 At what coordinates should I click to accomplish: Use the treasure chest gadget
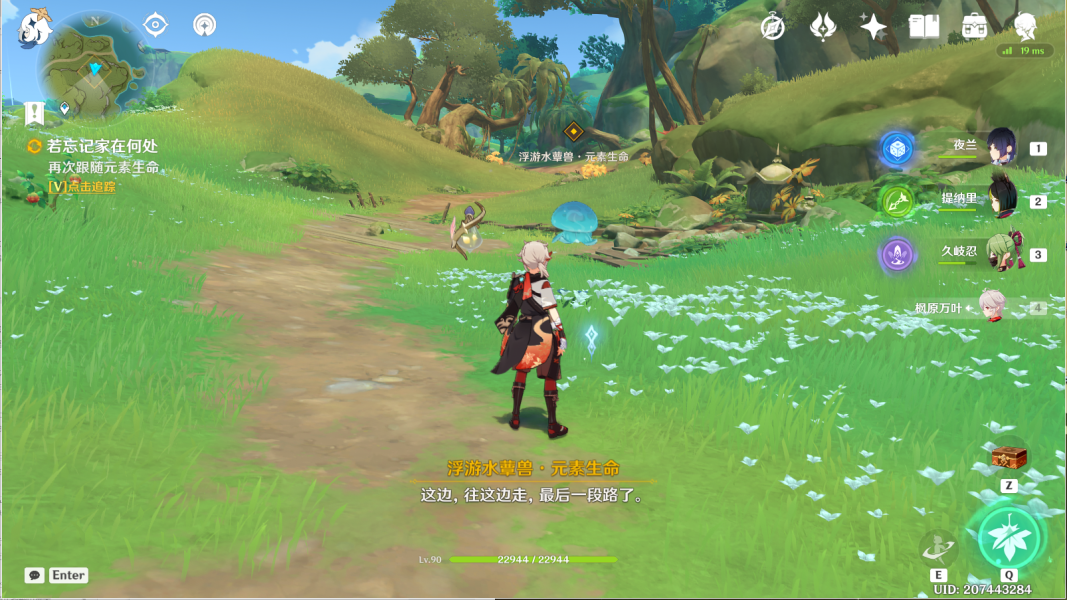1008,459
